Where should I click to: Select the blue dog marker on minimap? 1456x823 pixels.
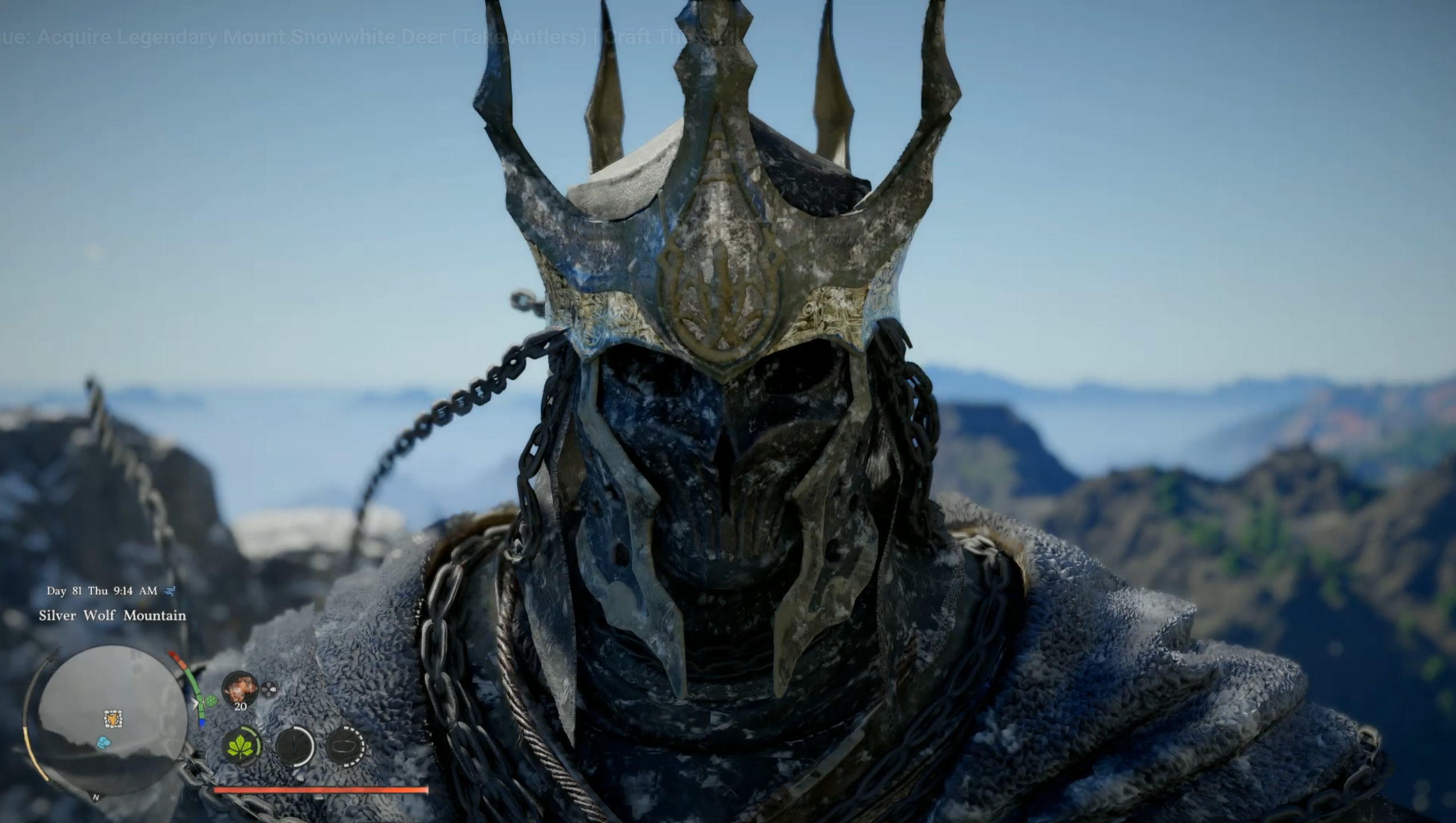click(103, 742)
